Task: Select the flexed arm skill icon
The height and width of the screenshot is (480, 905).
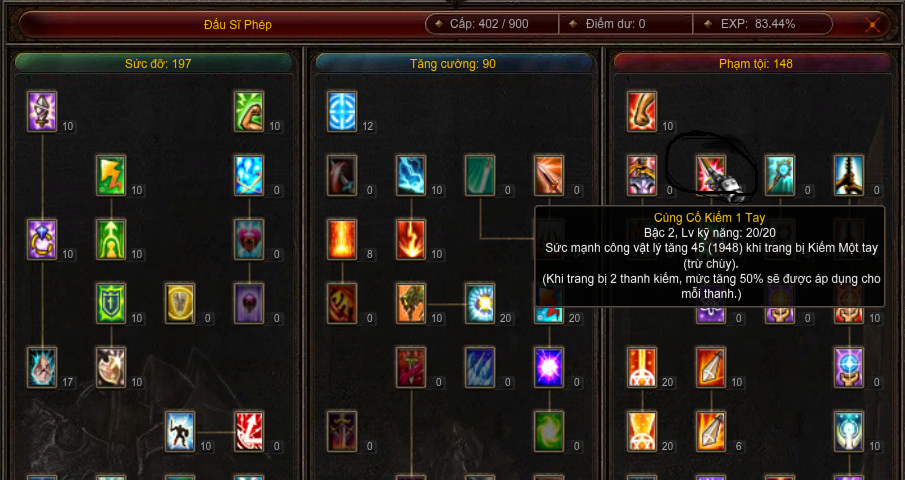Action: pyautogui.click(x=248, y=111)
